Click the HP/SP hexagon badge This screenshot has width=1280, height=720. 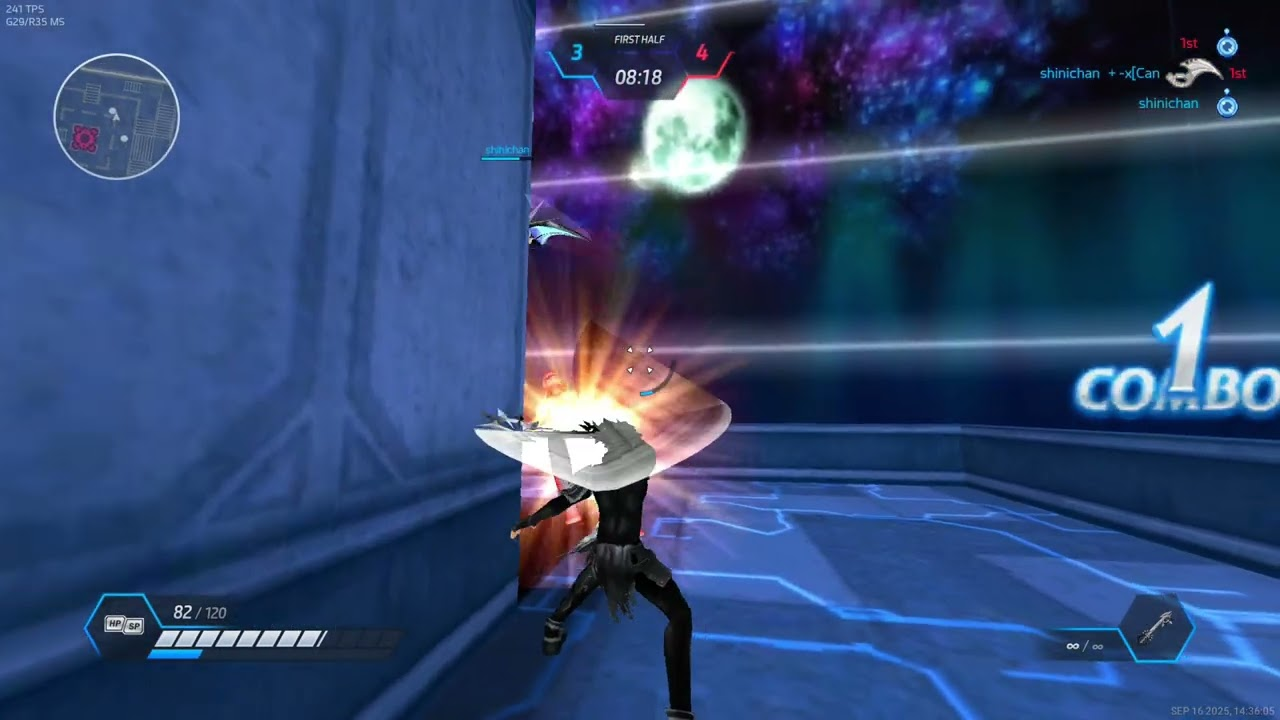click(x=125, y=625)
